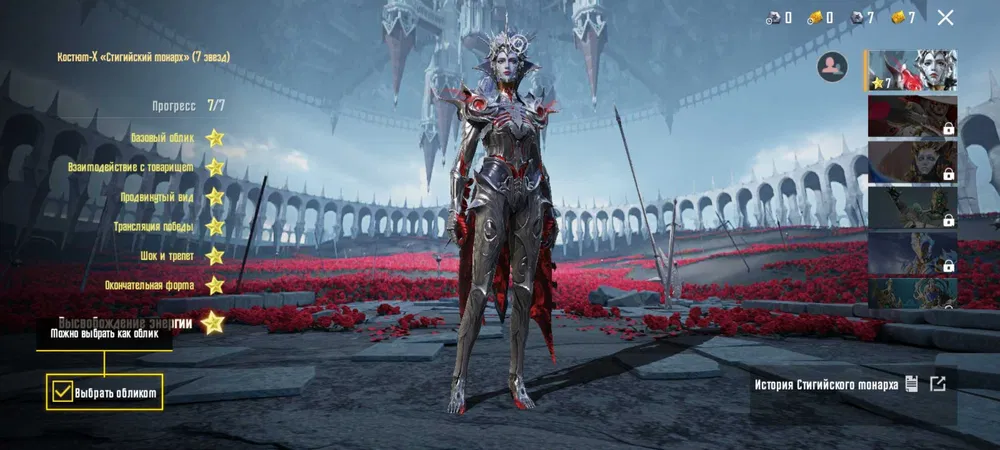Select the 7-star costume thumbnail
1000x450 pixels.
pos(911,70)
